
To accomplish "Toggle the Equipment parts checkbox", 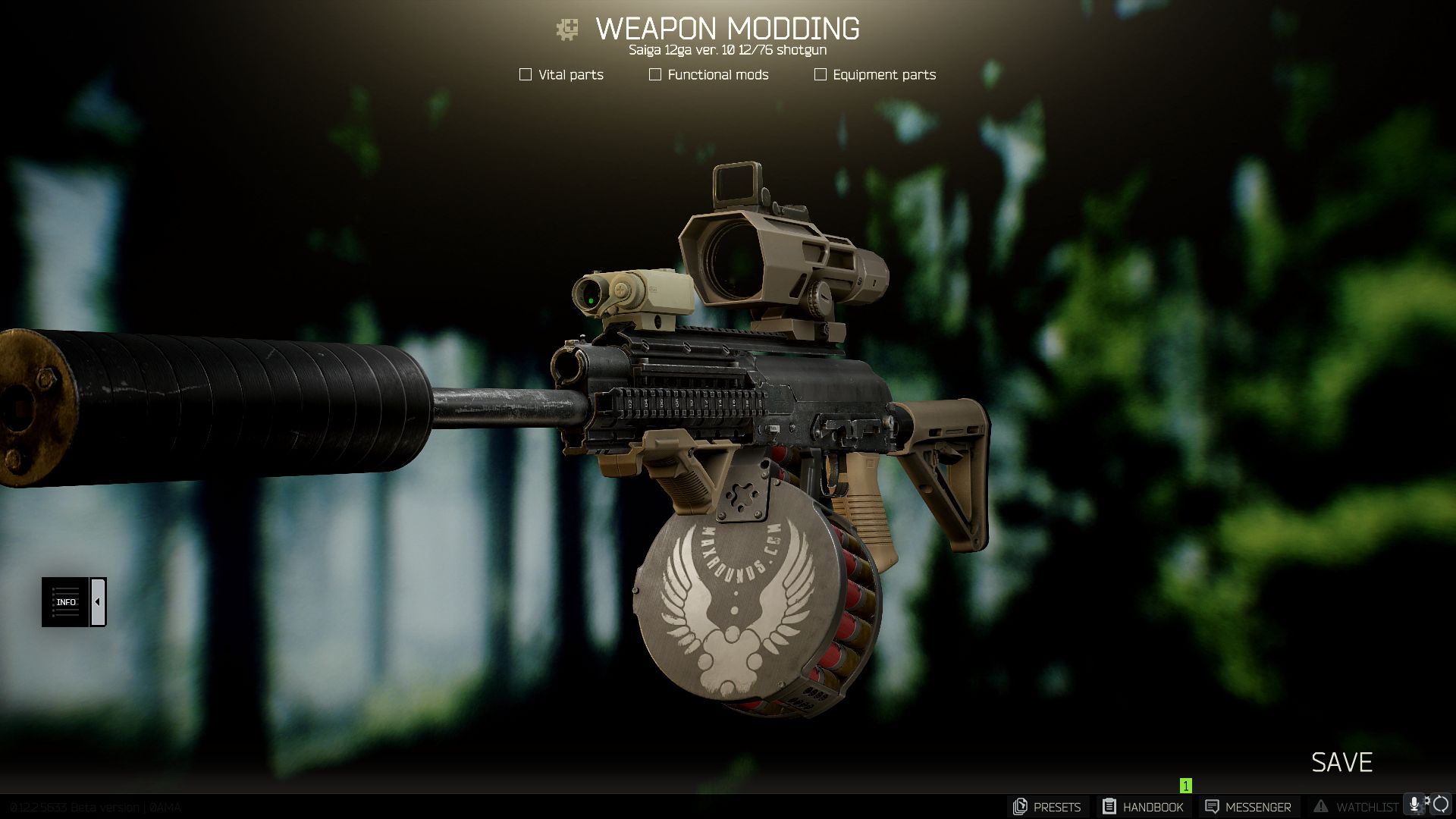I will tap(820, 74).
